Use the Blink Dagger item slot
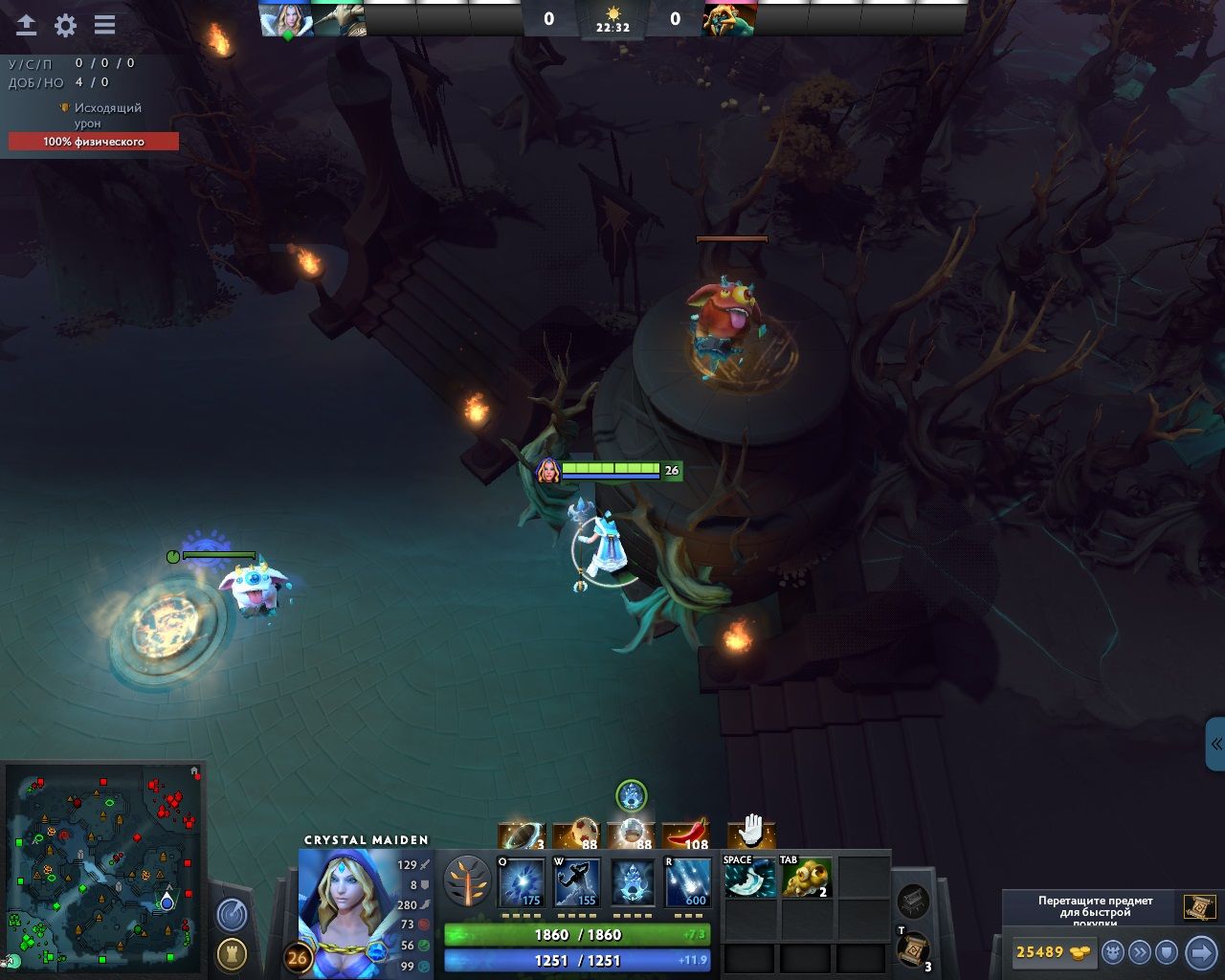The image size is (1225, 980). (x=748, y=879)
